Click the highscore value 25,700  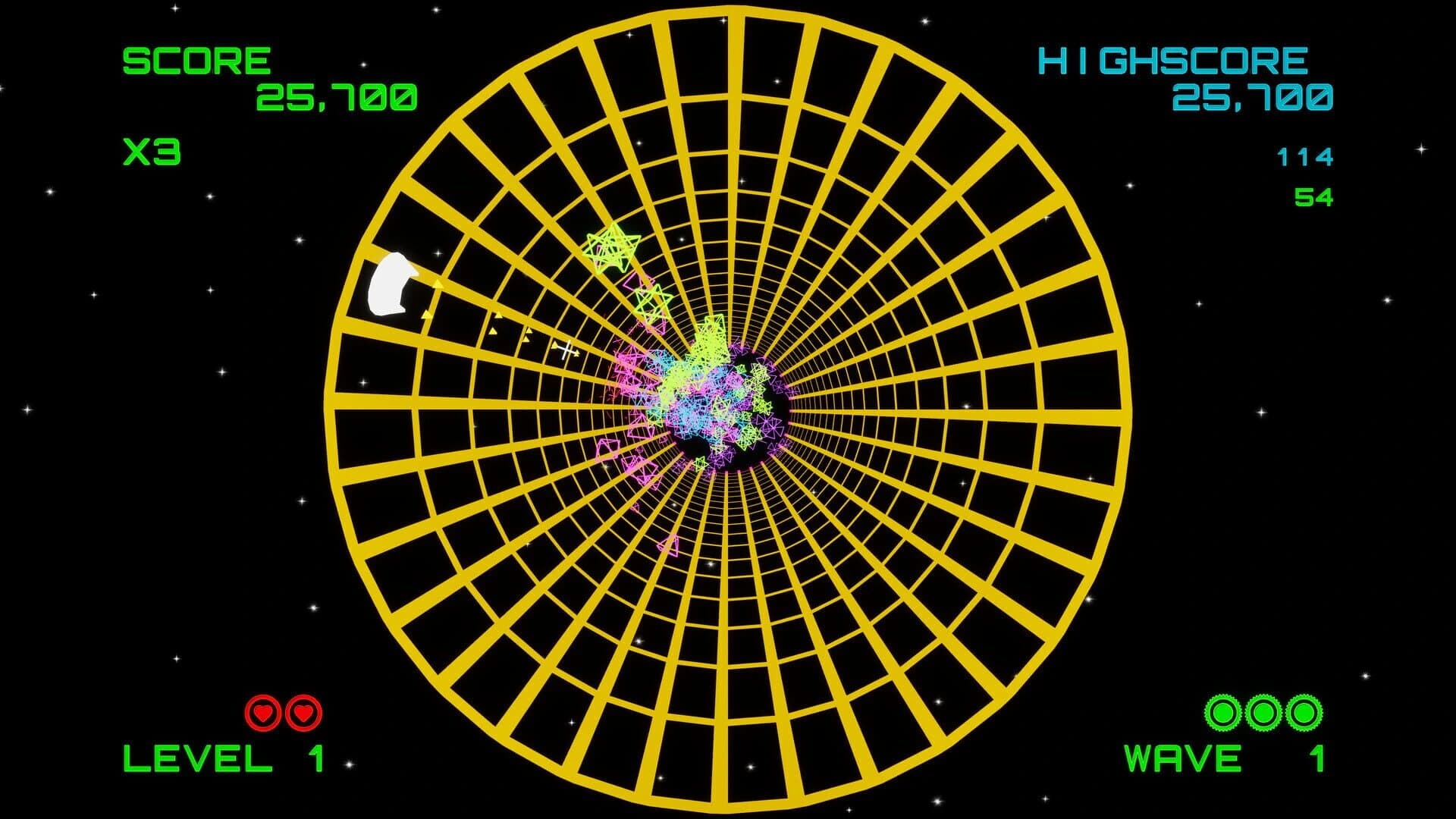point(1251,97)
